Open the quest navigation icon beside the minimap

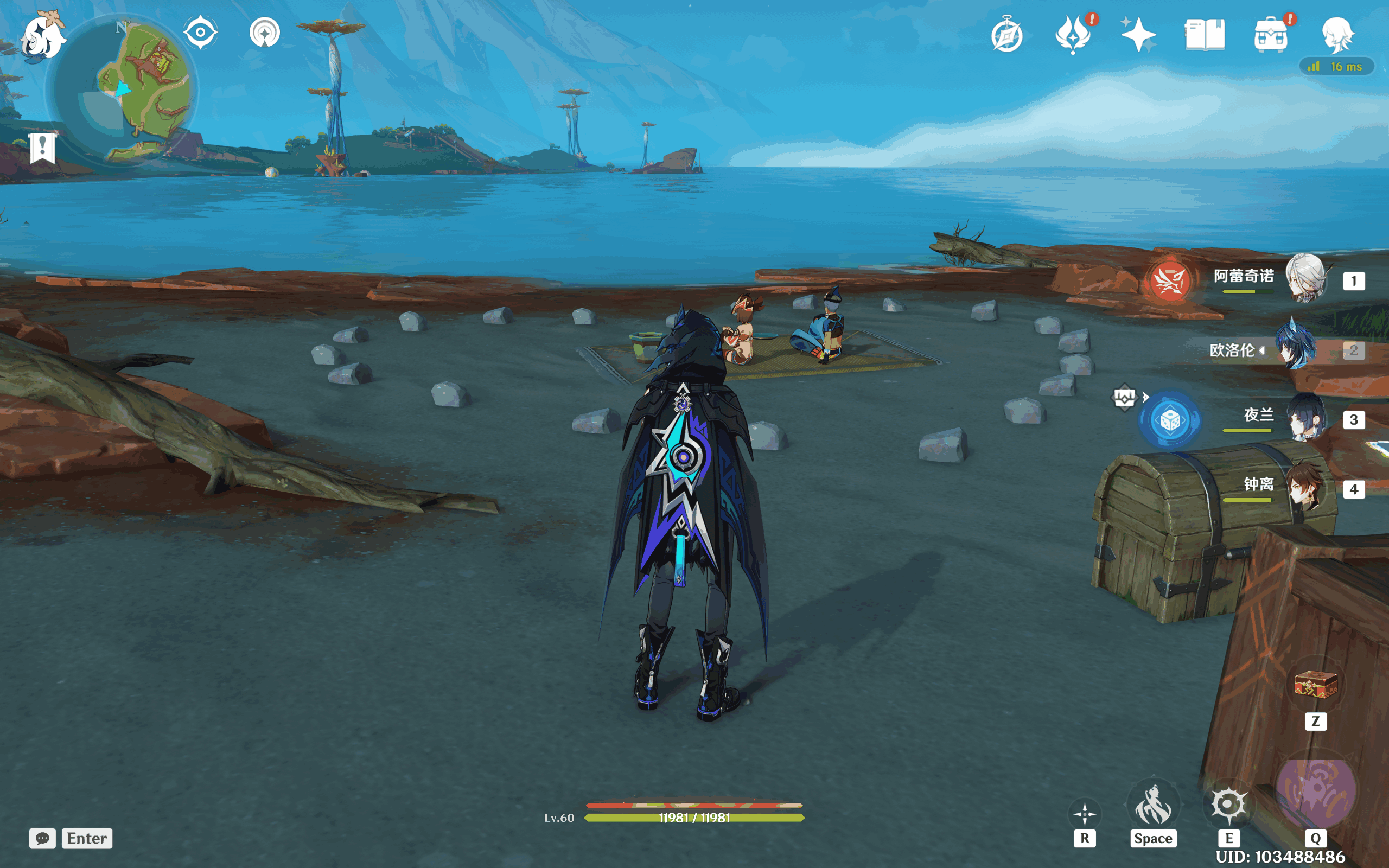pyautogui.click(x=265, y=32)
